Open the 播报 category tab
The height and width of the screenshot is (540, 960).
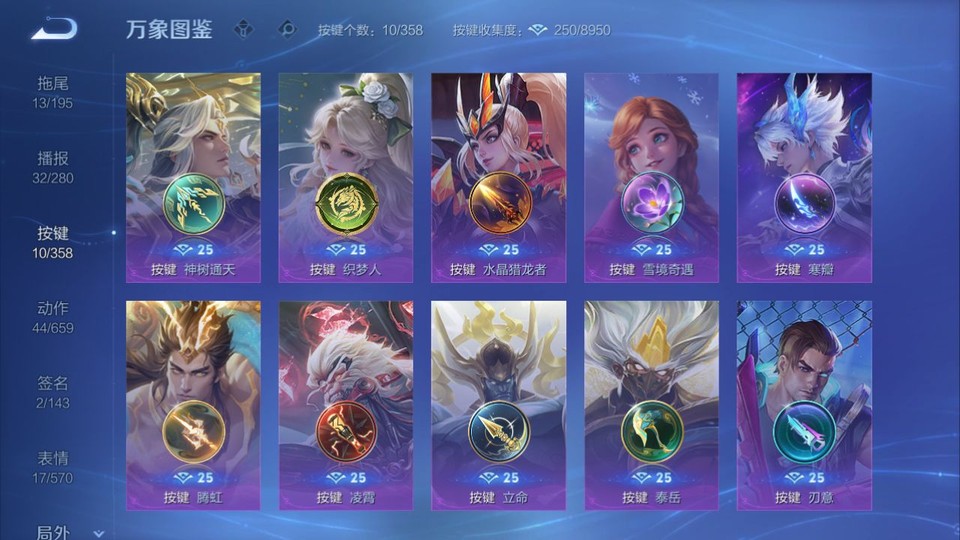pos(53,167)
